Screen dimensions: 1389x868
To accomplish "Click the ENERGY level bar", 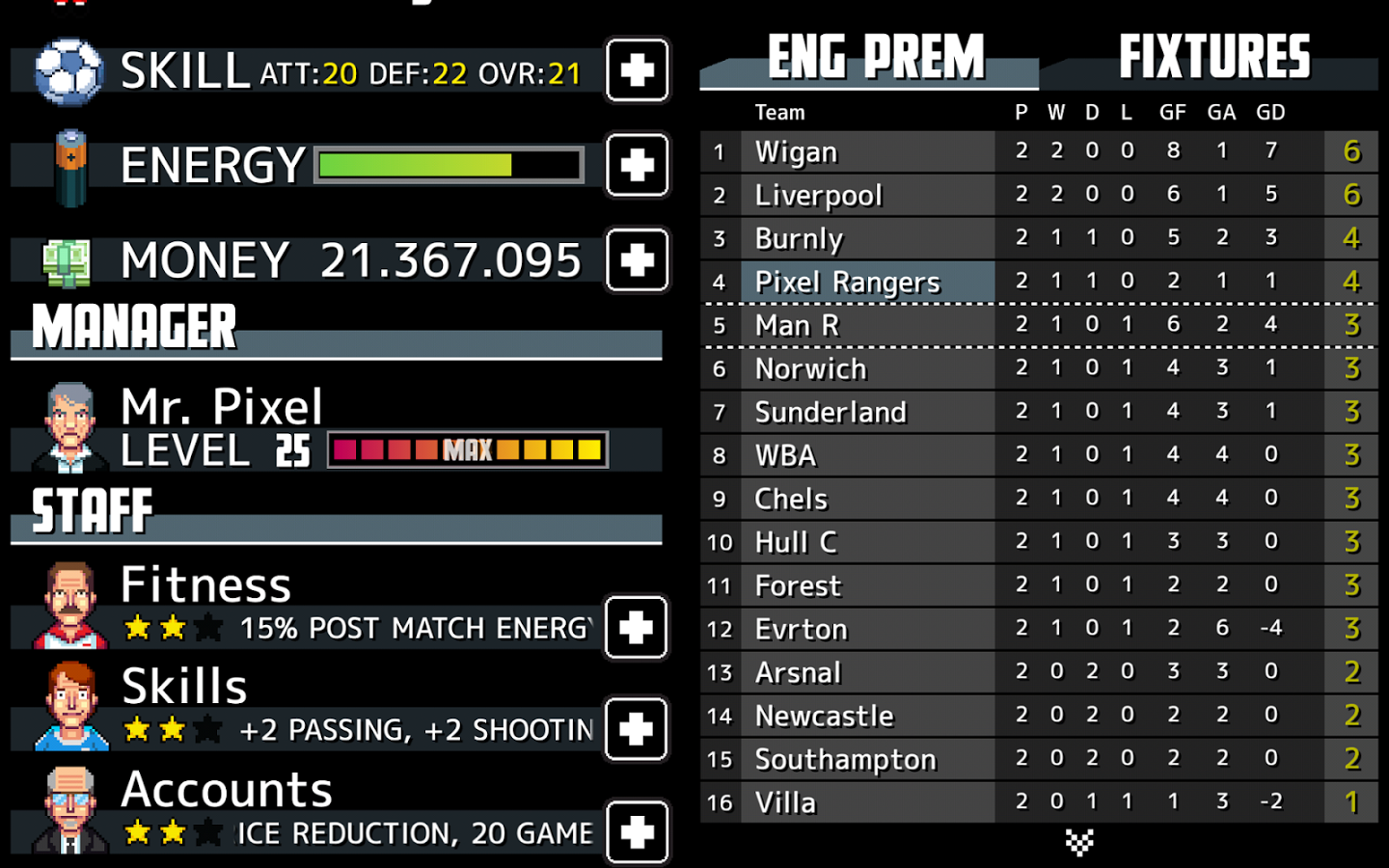I will (x=448, y=165).
